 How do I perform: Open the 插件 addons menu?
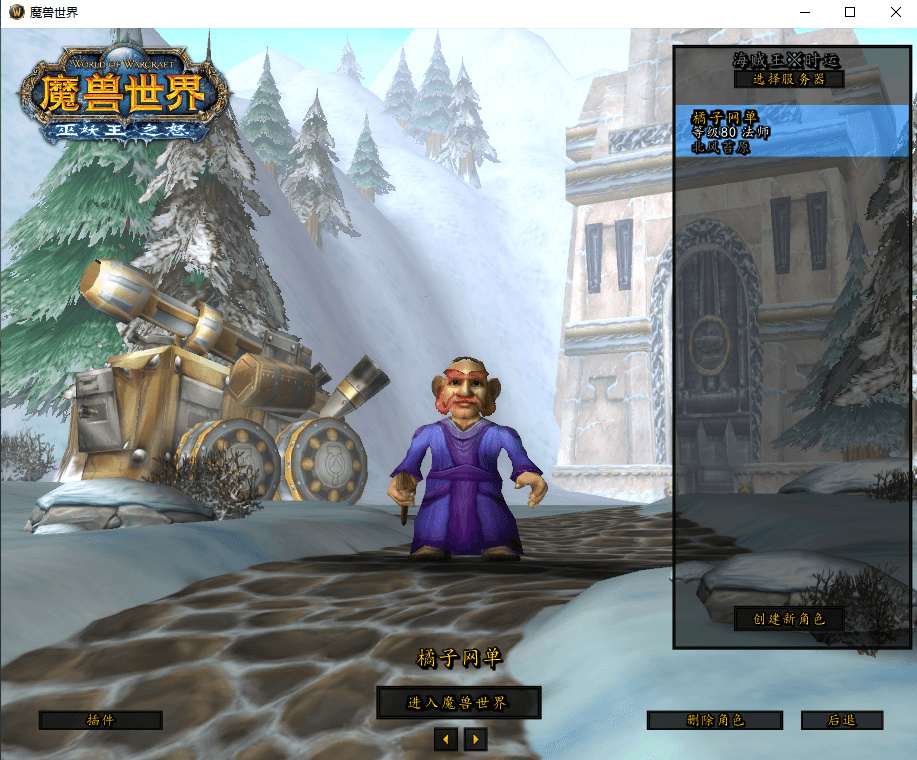[100, 720]
